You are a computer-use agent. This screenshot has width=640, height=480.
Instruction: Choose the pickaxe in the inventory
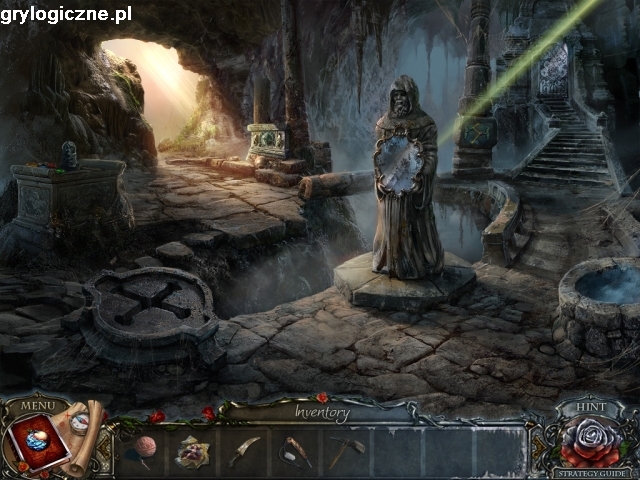(x=346, y=451)
